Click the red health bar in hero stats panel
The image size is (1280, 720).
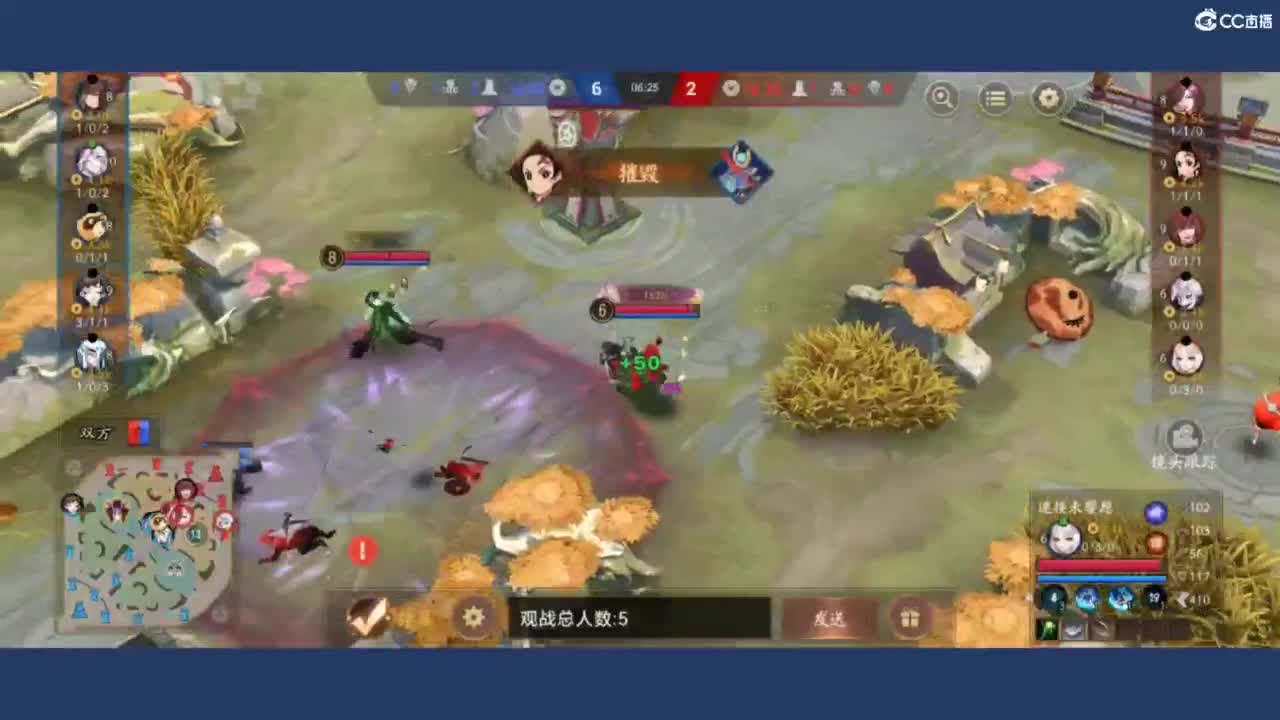pos(1098,564)
